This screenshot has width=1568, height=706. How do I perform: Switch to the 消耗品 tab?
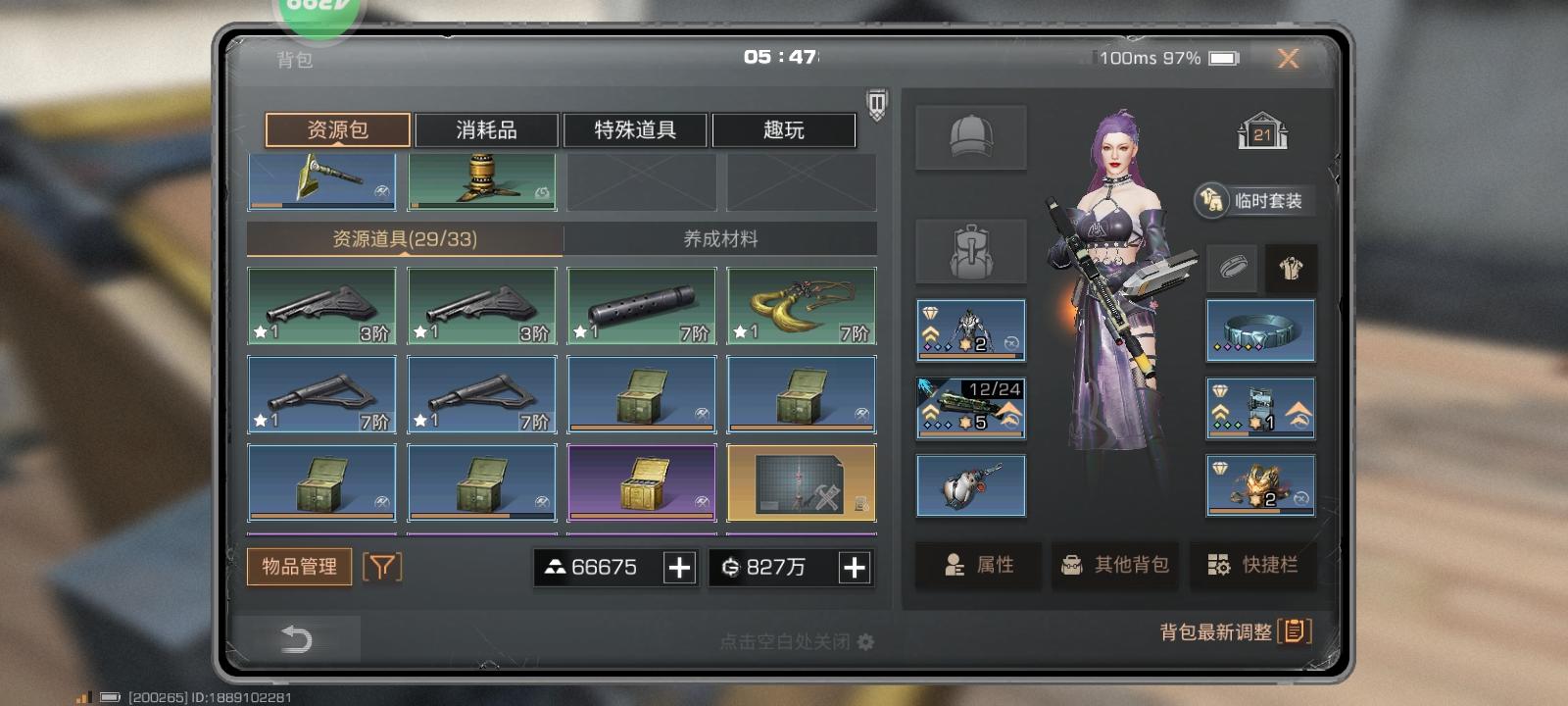487,129
